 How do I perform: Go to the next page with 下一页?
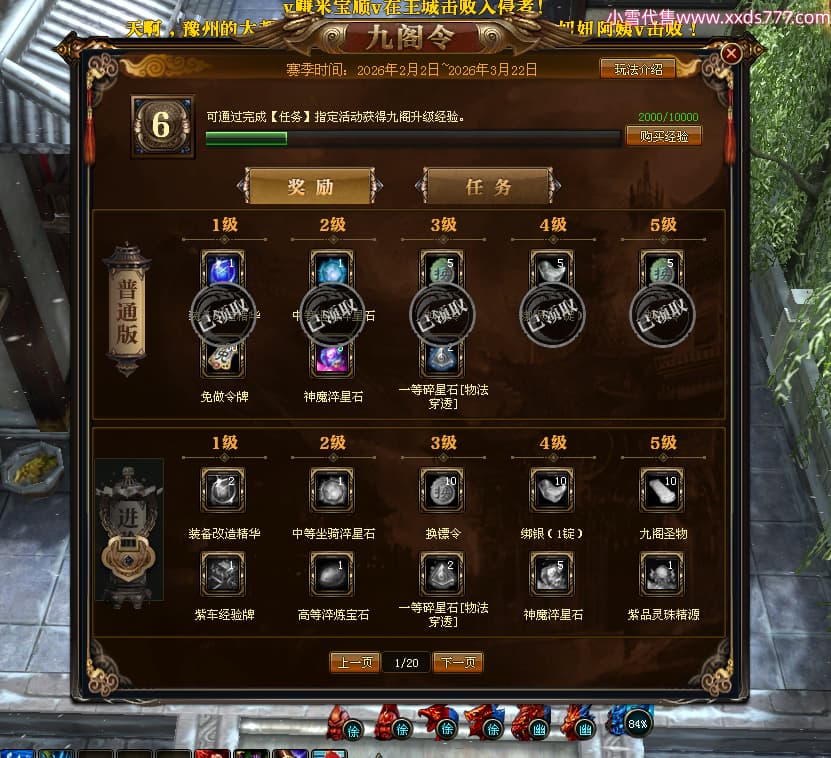pyautogui.click(x=458, y=662)
